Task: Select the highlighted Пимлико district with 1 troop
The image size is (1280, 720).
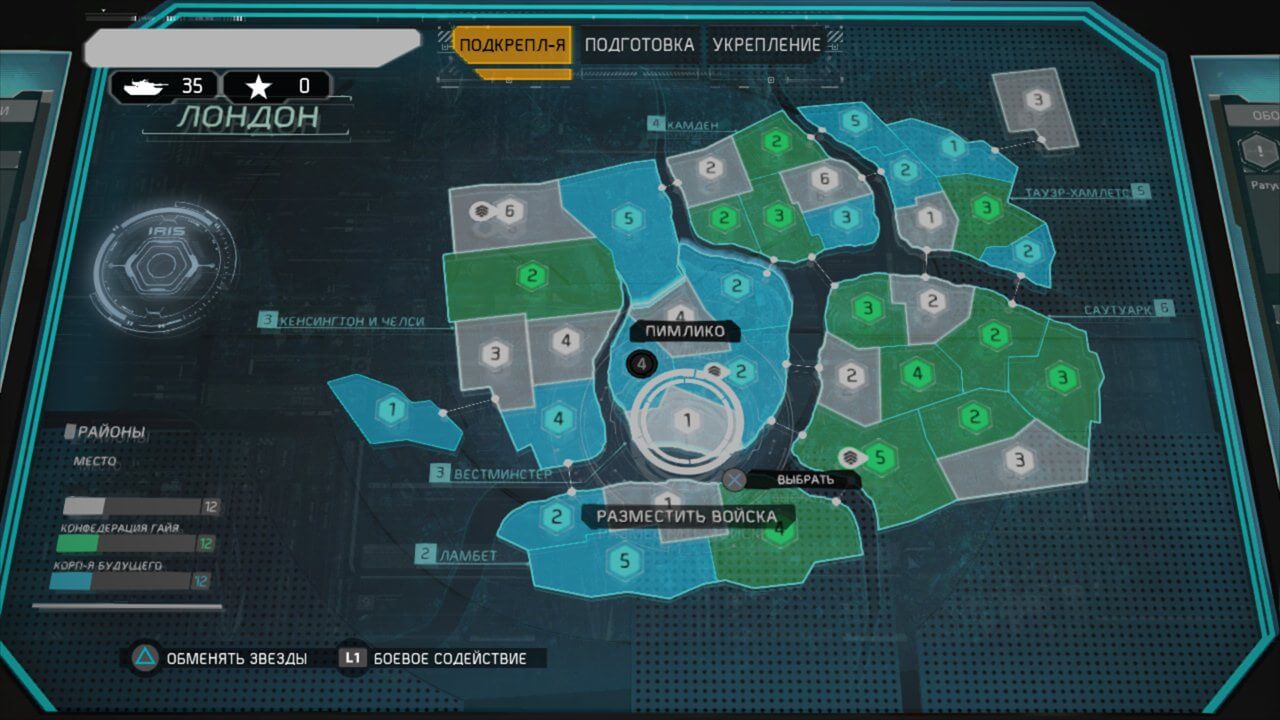Action: [687, 421]
